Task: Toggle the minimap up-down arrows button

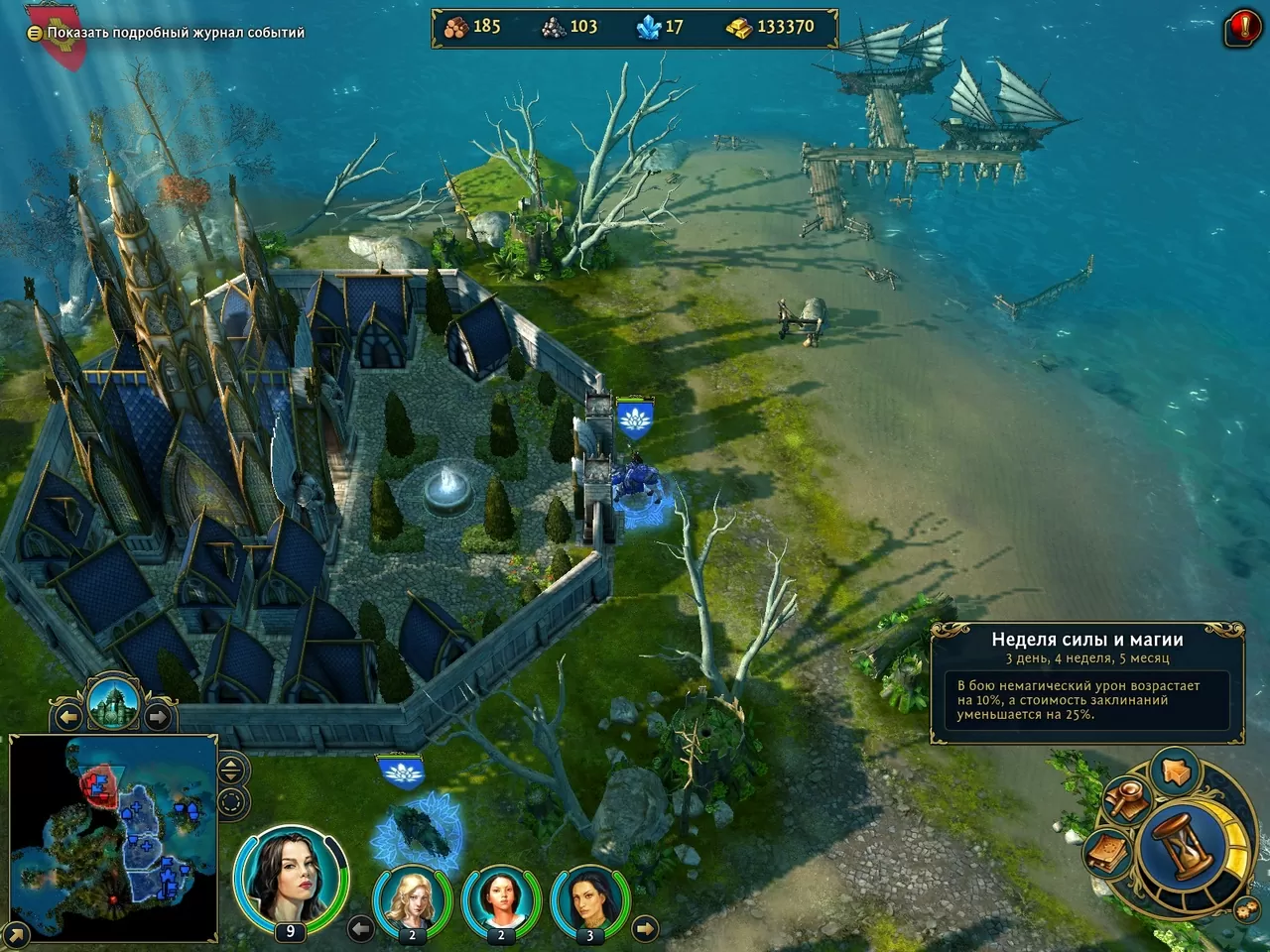Action: coord(231,770)
